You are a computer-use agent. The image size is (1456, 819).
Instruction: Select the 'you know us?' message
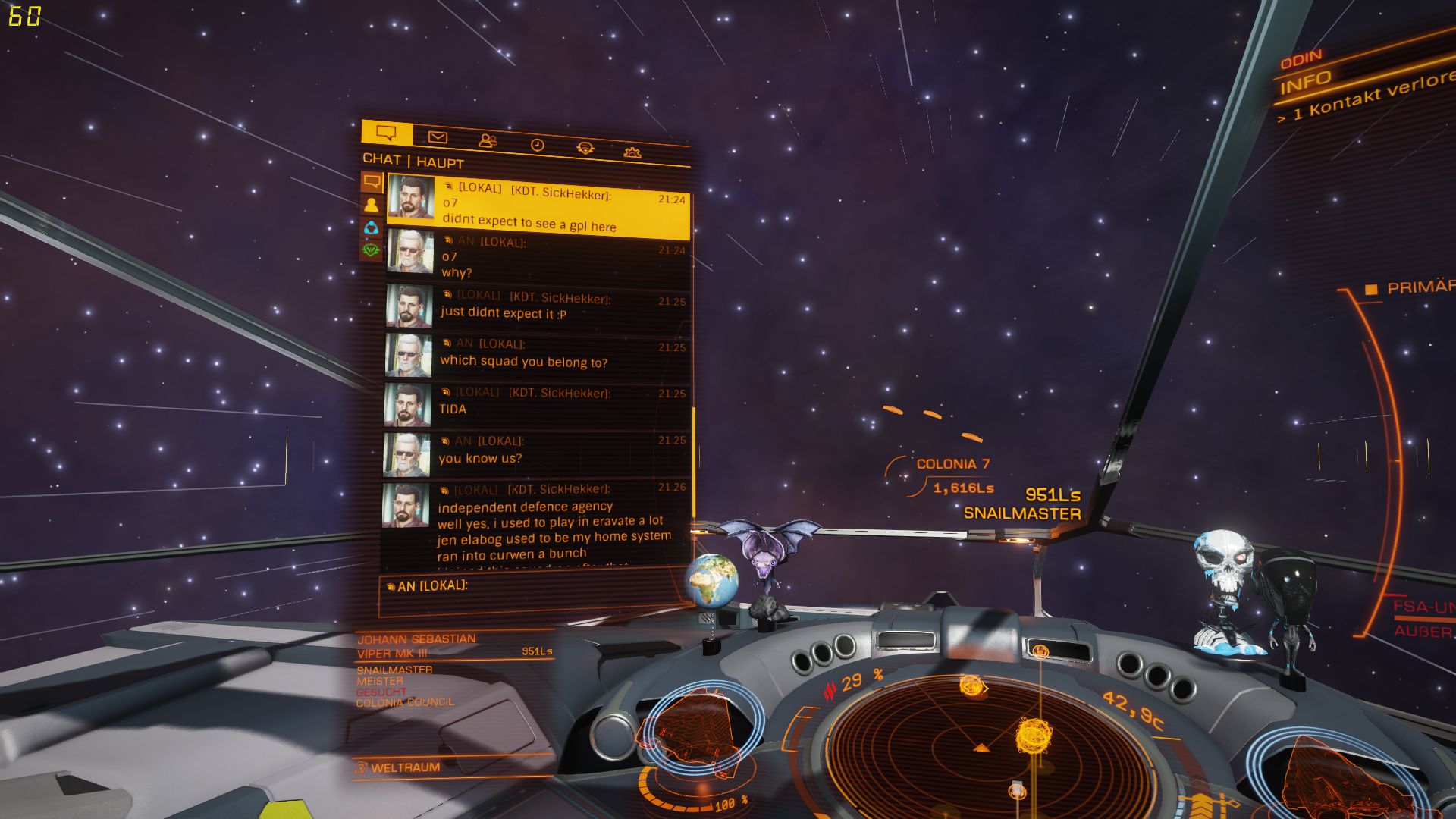pos(538,452)
